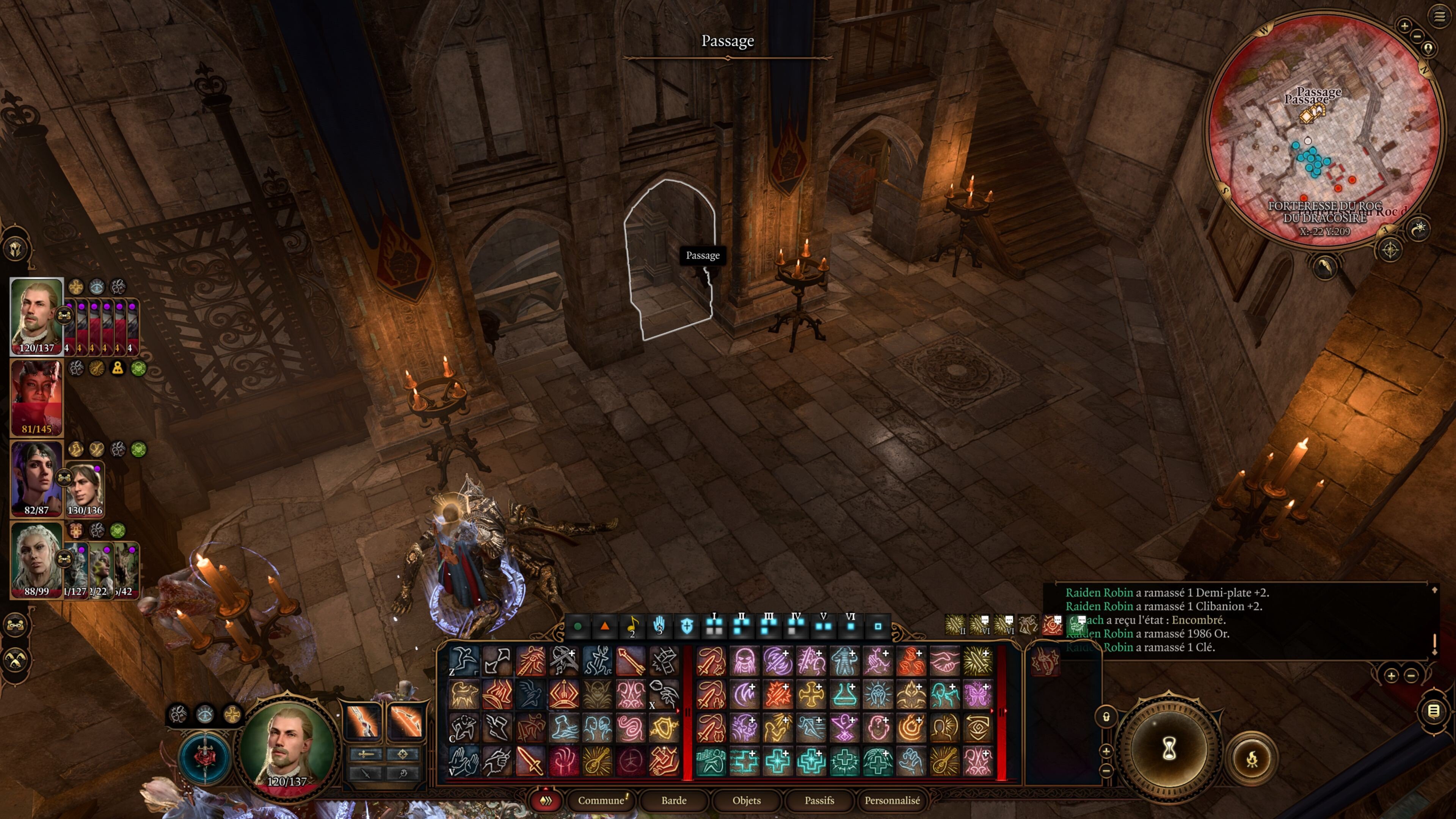
Task: Select the bardic inspiration music note filter
Action: (x=632, y=626)
